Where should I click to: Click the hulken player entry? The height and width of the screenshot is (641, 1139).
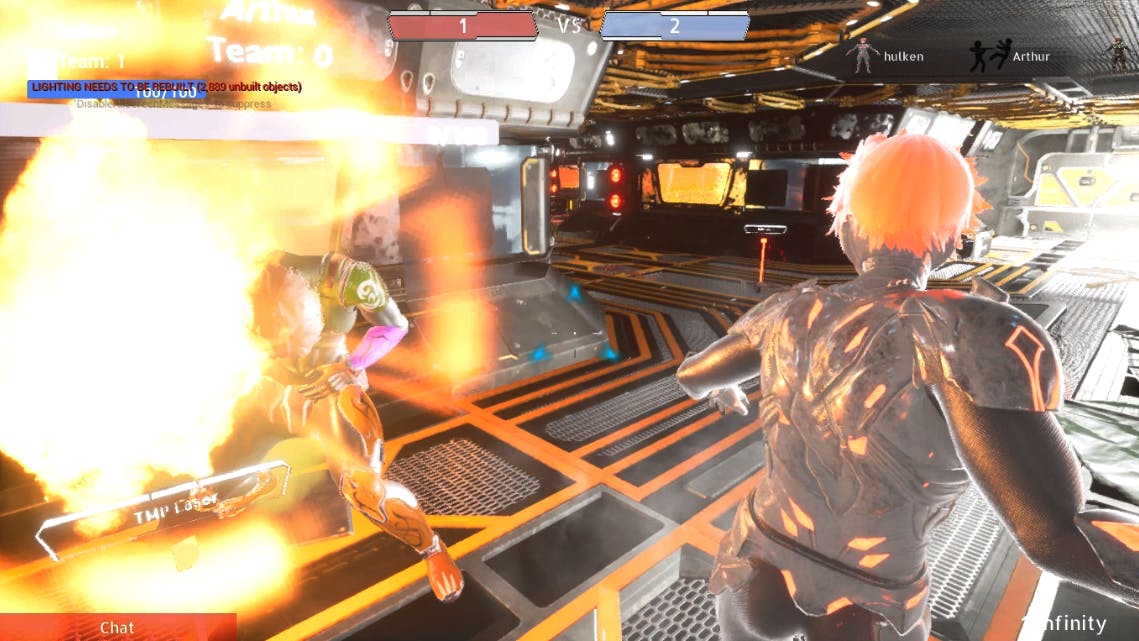click(x=902, y=57)
